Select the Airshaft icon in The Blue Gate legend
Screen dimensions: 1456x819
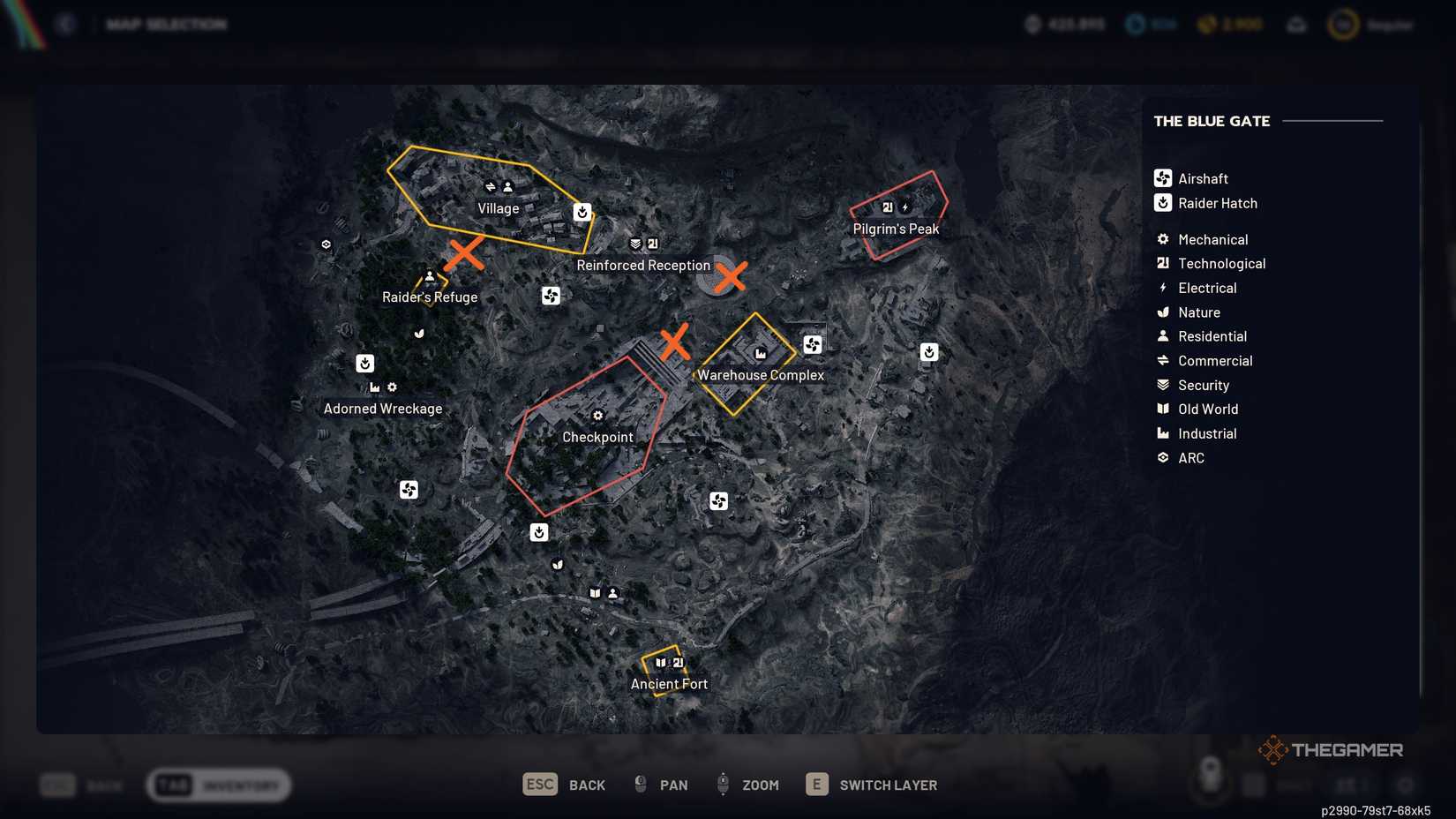[x=1162, y=177]
